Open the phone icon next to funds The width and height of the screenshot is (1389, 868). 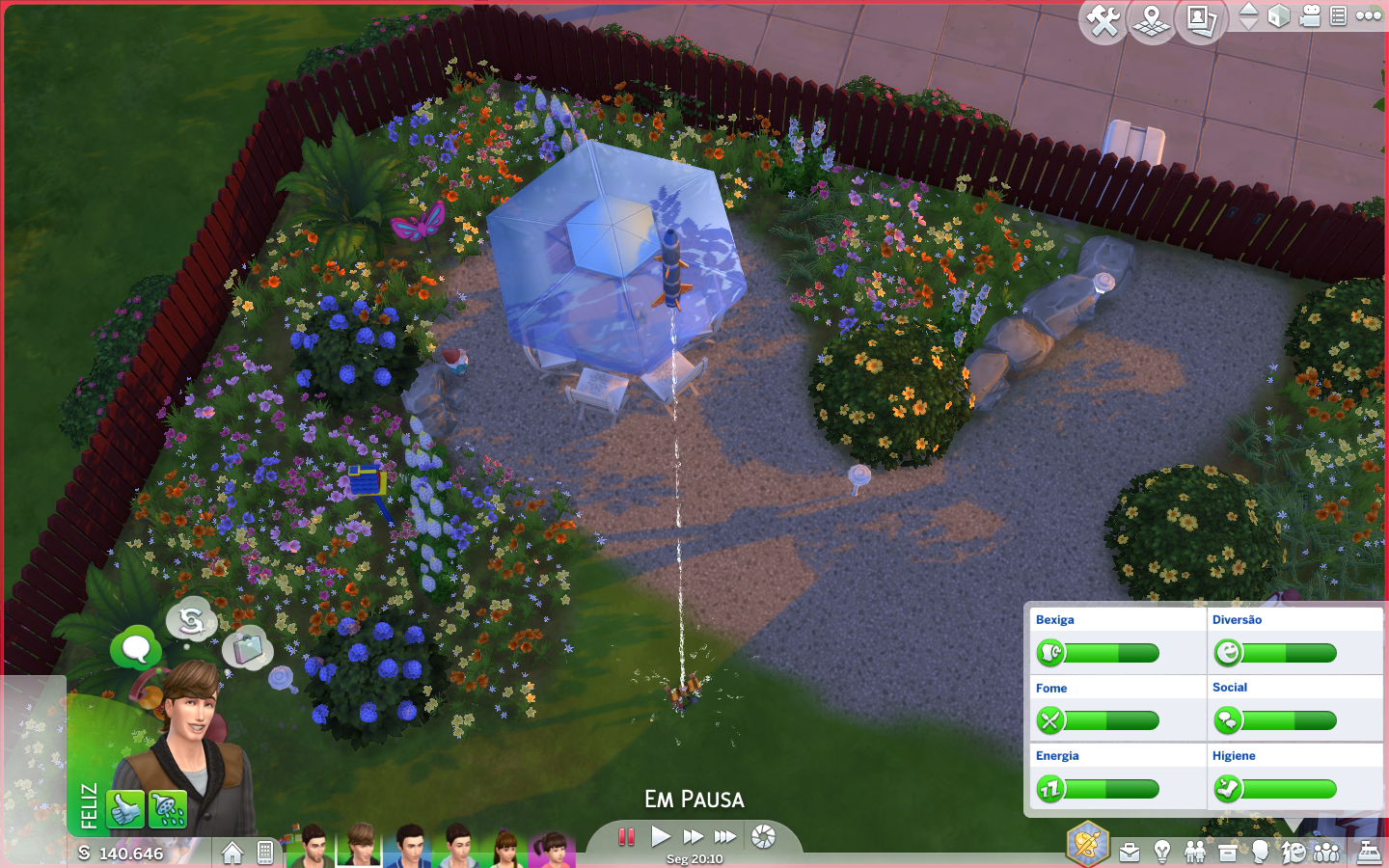click(265, 853)
